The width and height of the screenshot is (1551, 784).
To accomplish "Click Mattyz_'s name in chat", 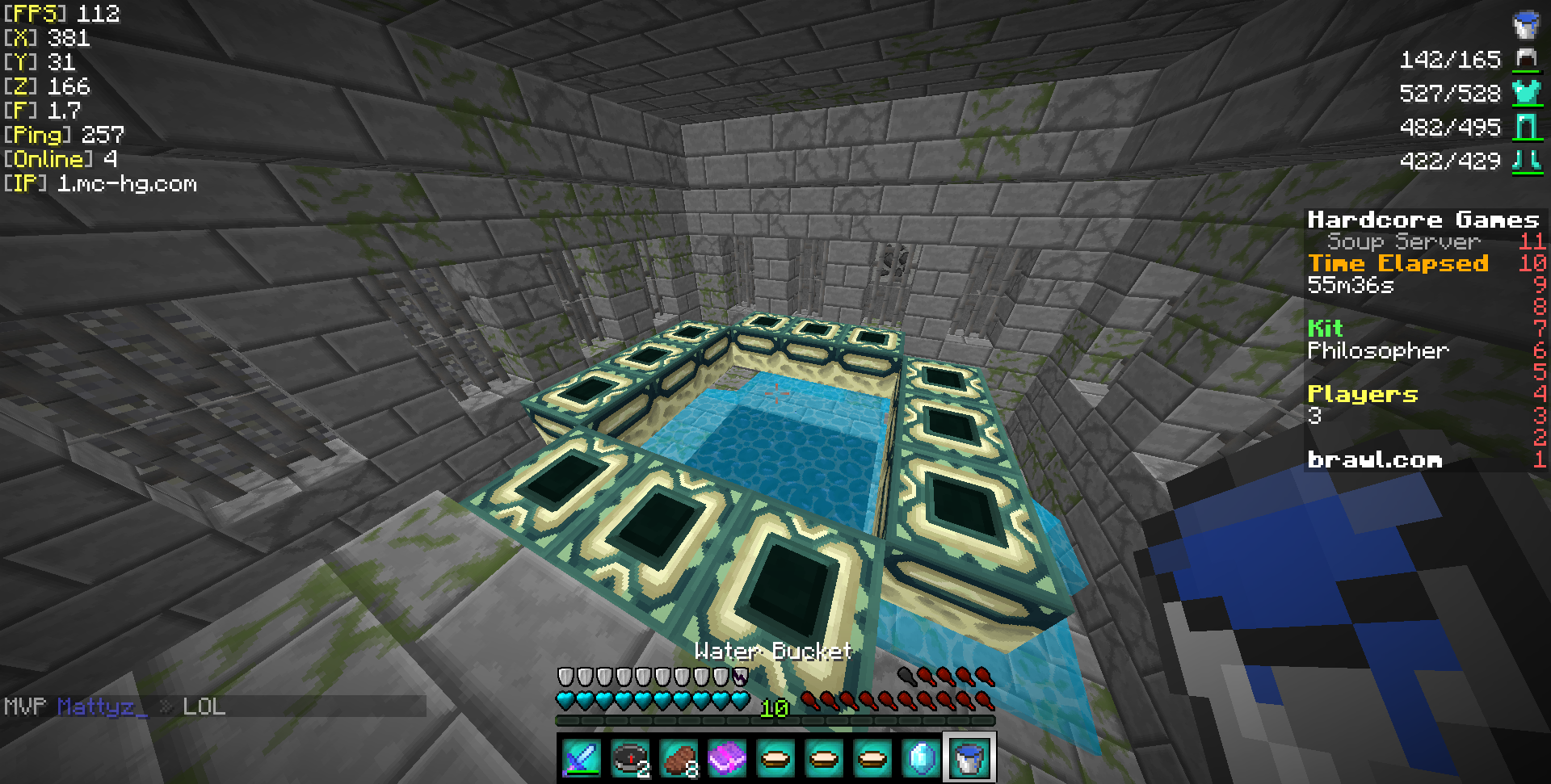I will tap(102, 707).
